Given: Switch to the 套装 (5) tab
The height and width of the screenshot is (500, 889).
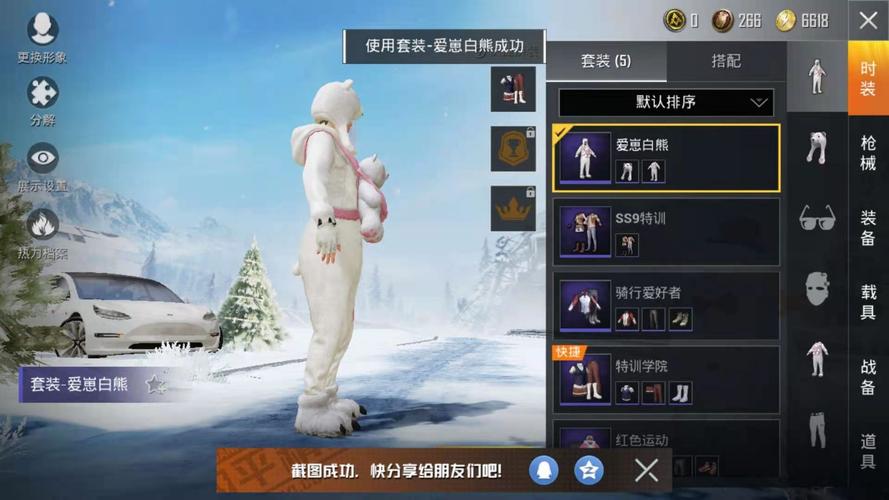Looking at the screenshot, I should pos(606,62).
